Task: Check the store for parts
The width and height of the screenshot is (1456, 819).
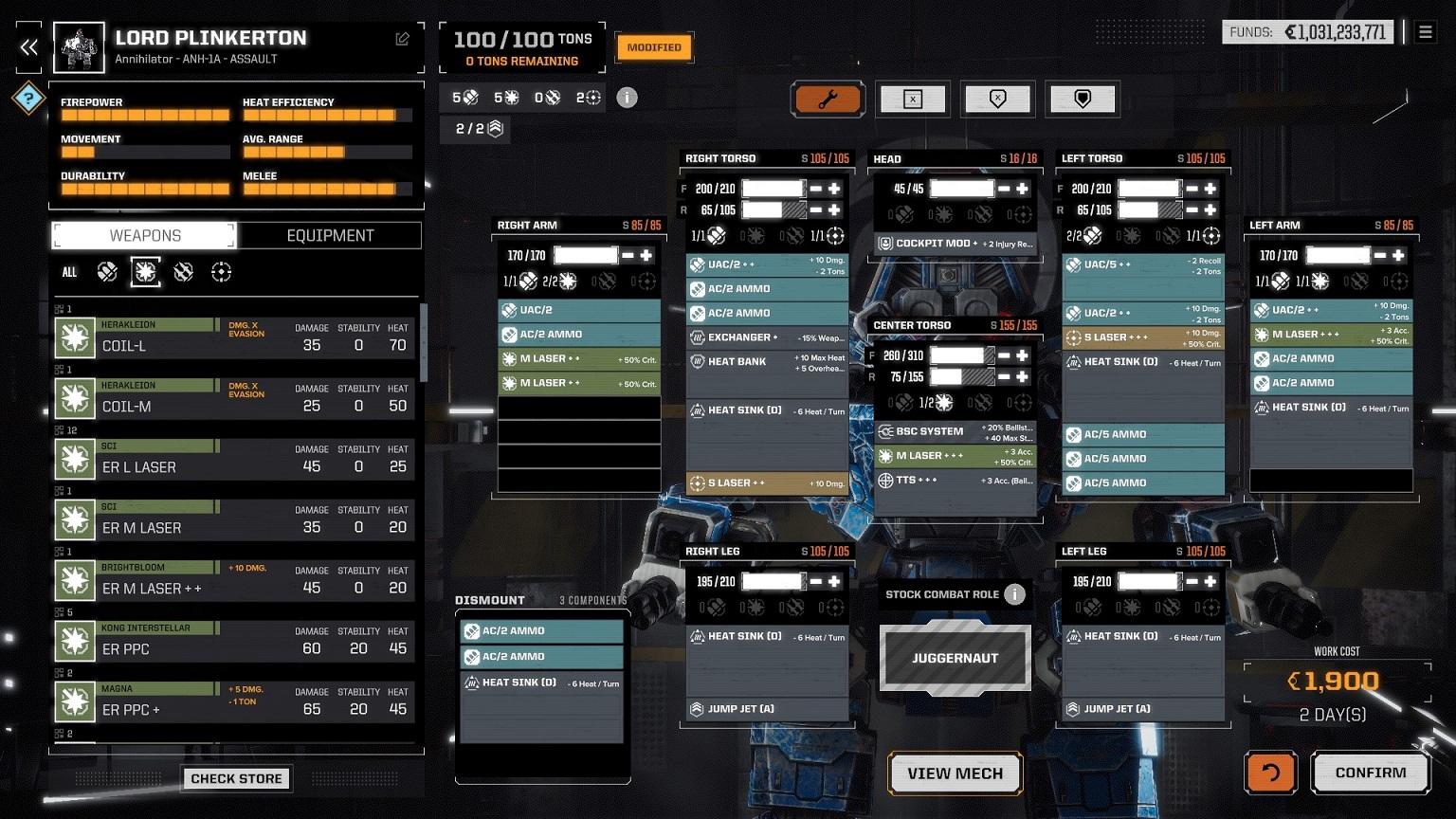Action: click(236, 778)
